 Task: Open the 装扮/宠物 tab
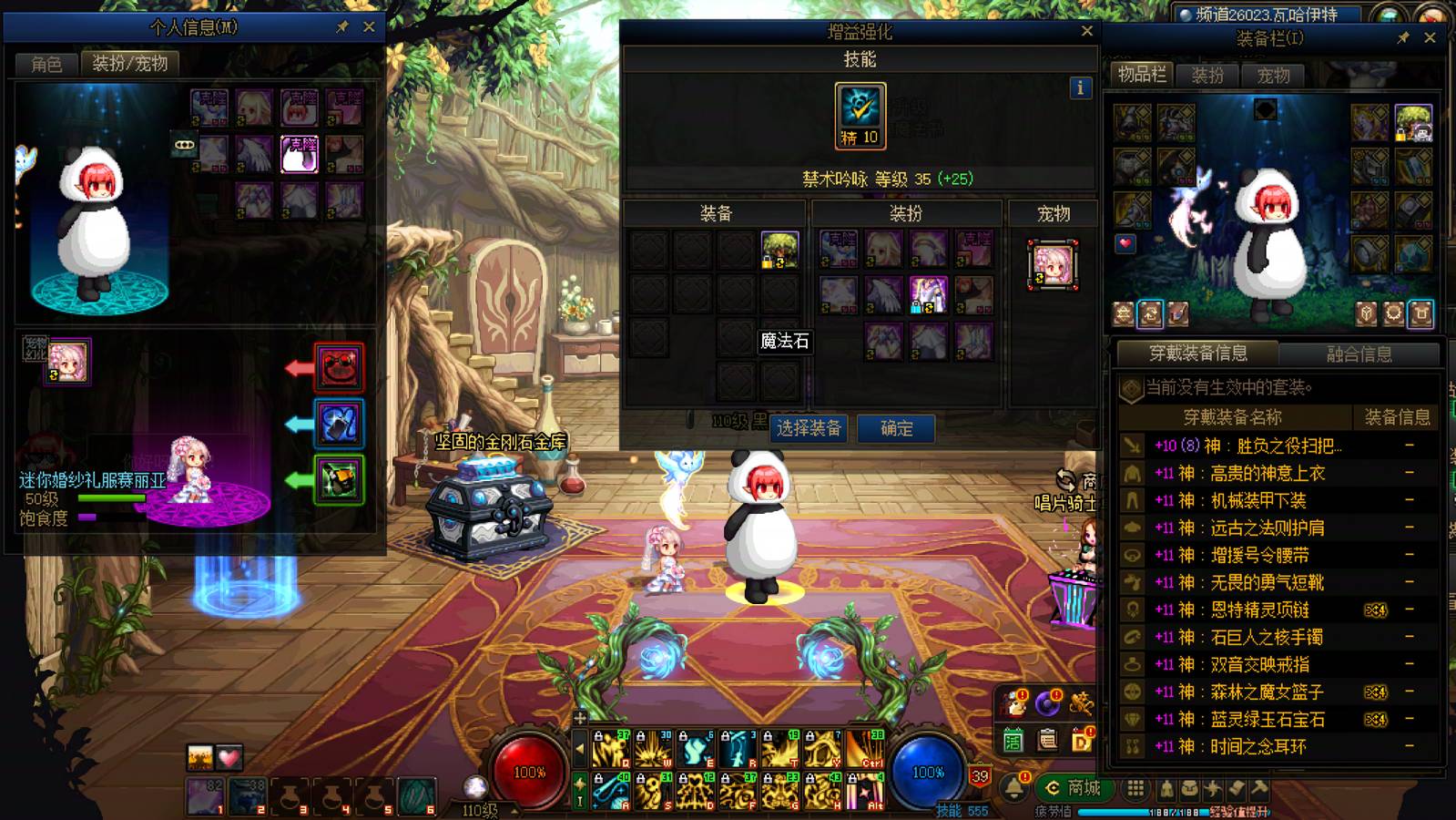coord(130,64)
